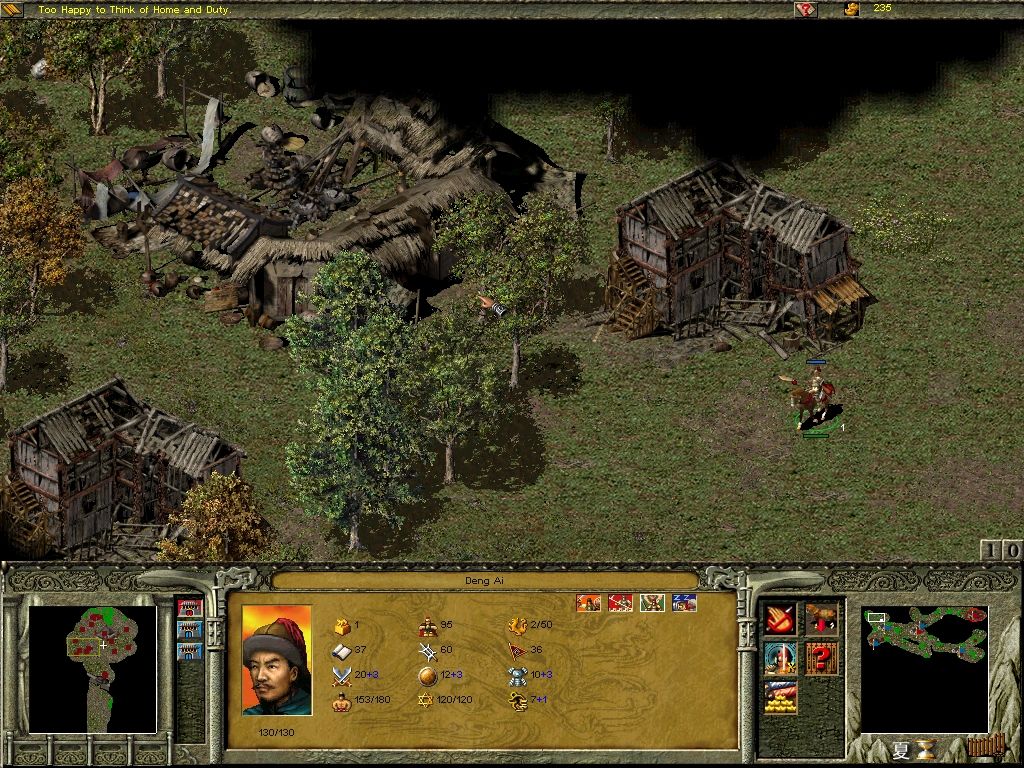Screen dimensions: 1024x768
Task: Choose the red warrior stance icon
Action: [x=620, y=603]
